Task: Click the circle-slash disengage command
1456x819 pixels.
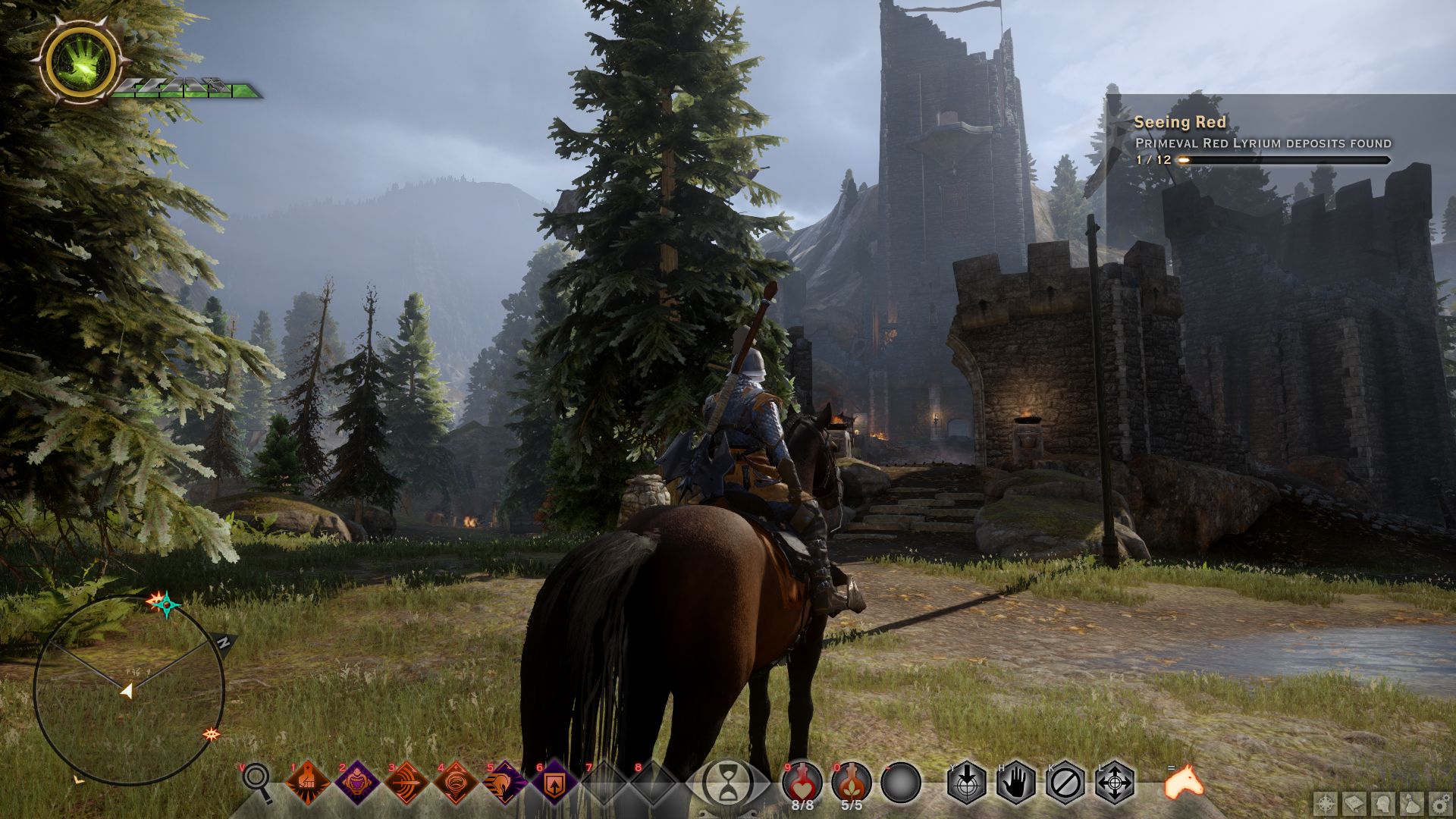Action: pyautogui.click(x=1065, y=783)
